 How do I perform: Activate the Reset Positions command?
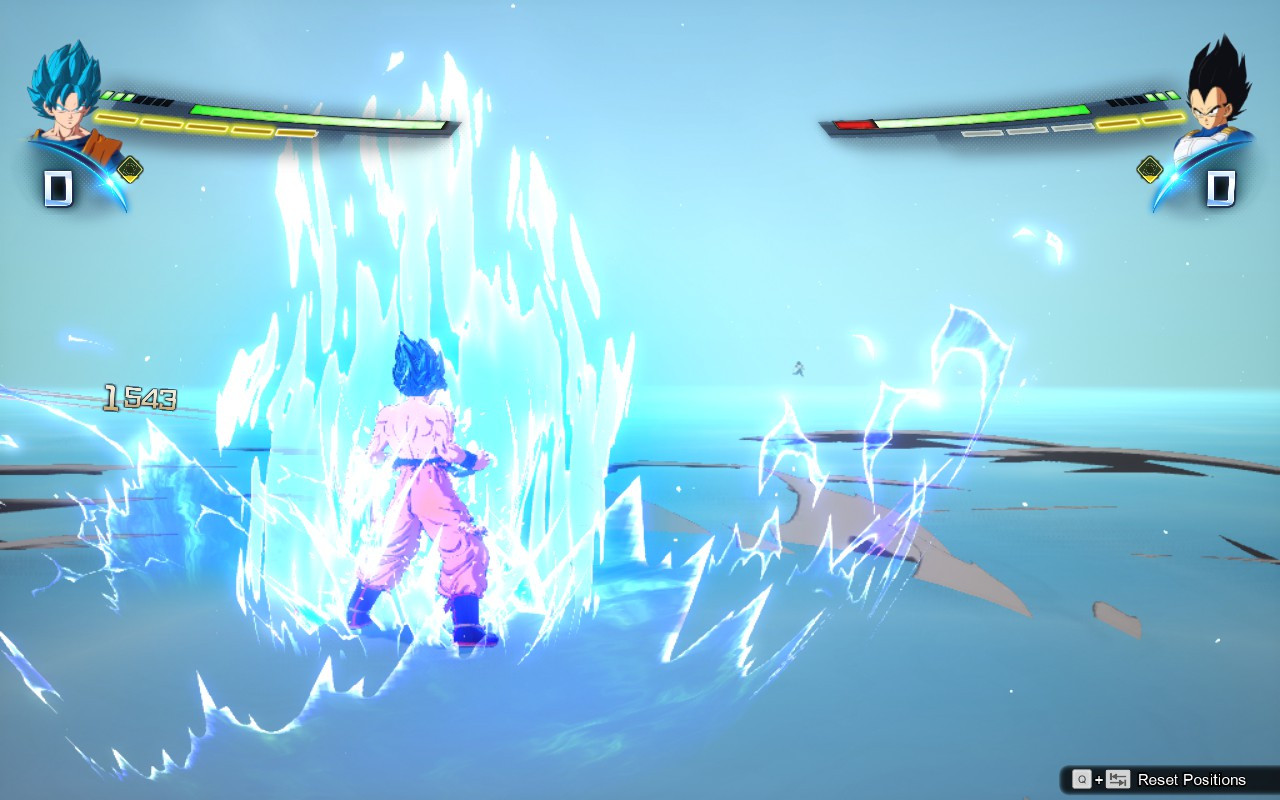pyautogui.click(x=1192, y=779)
